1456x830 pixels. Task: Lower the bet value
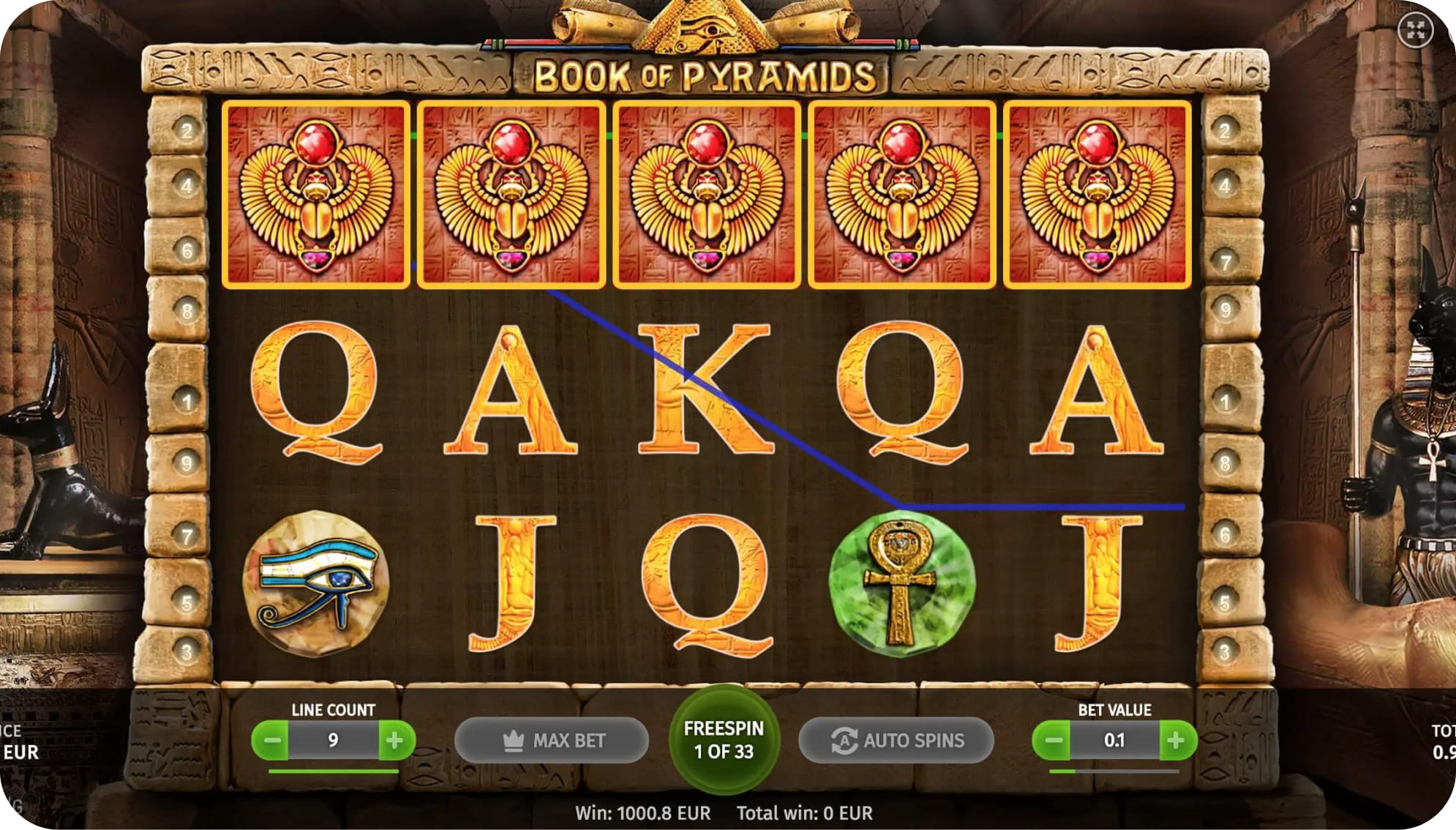(1053, 741)
